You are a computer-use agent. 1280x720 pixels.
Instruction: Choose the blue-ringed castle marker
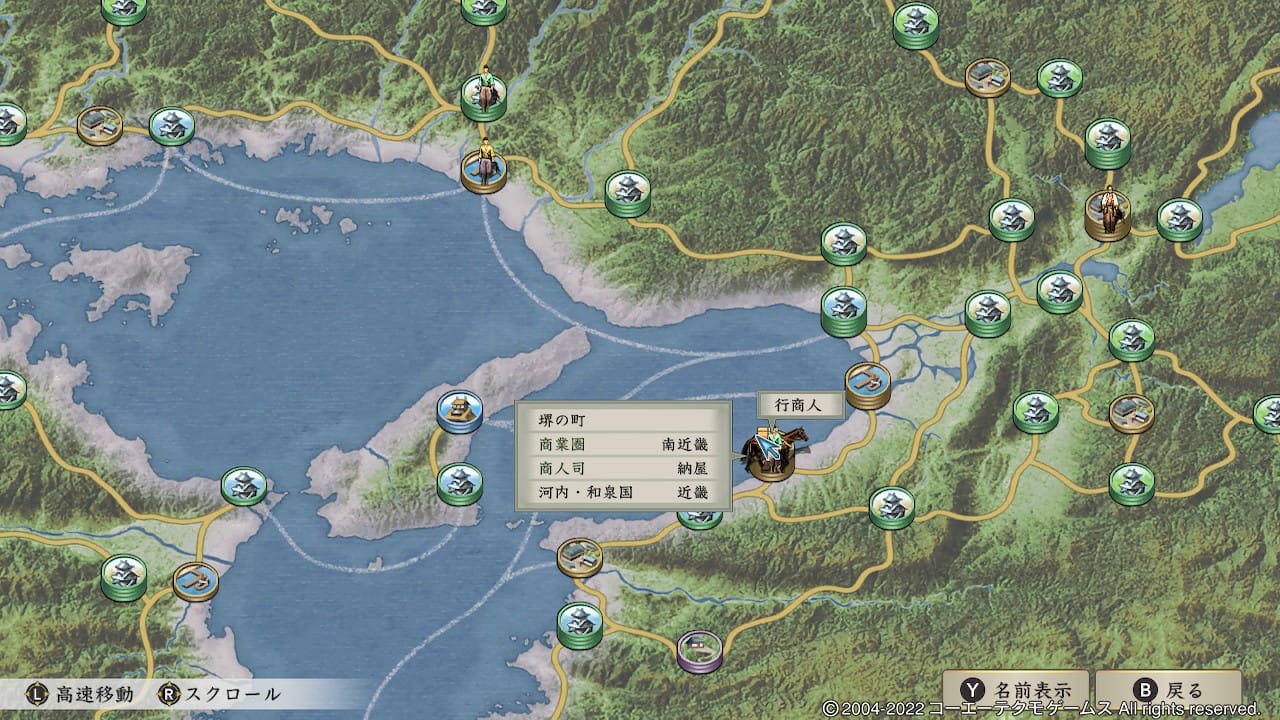[460, 411]
